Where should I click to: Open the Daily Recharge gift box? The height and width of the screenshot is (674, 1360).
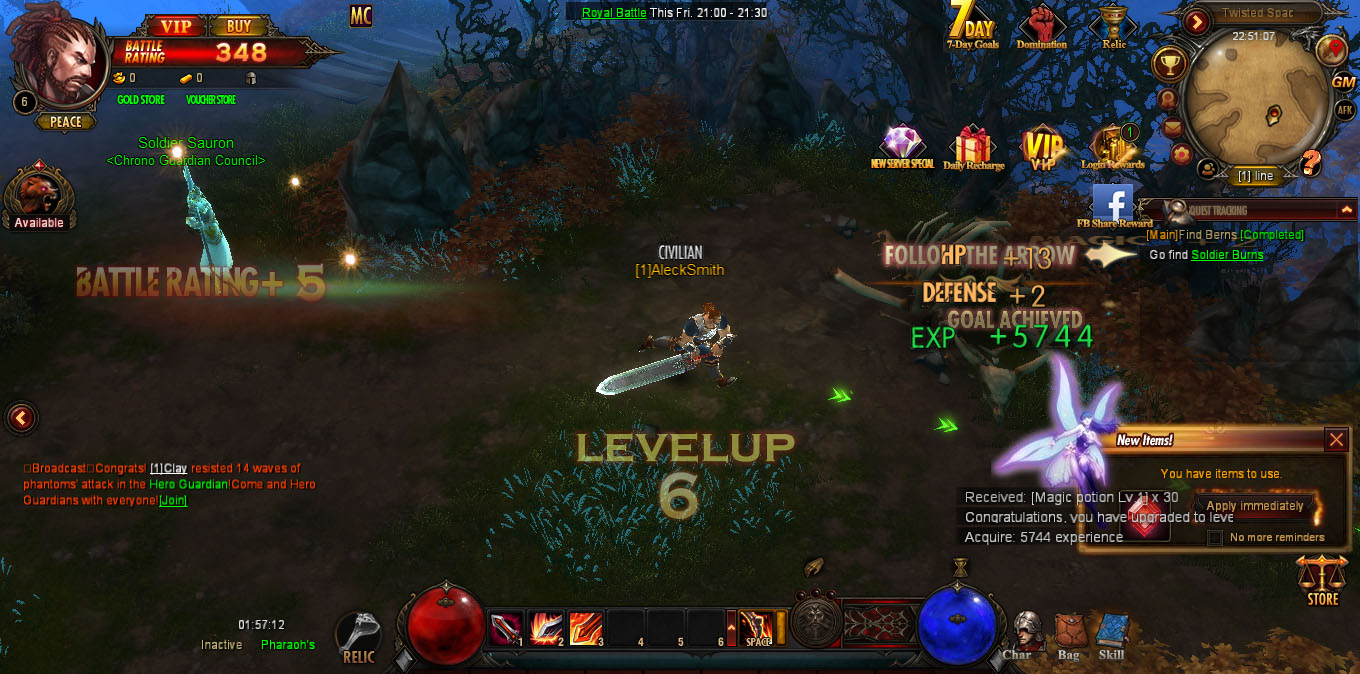[973, 147]
